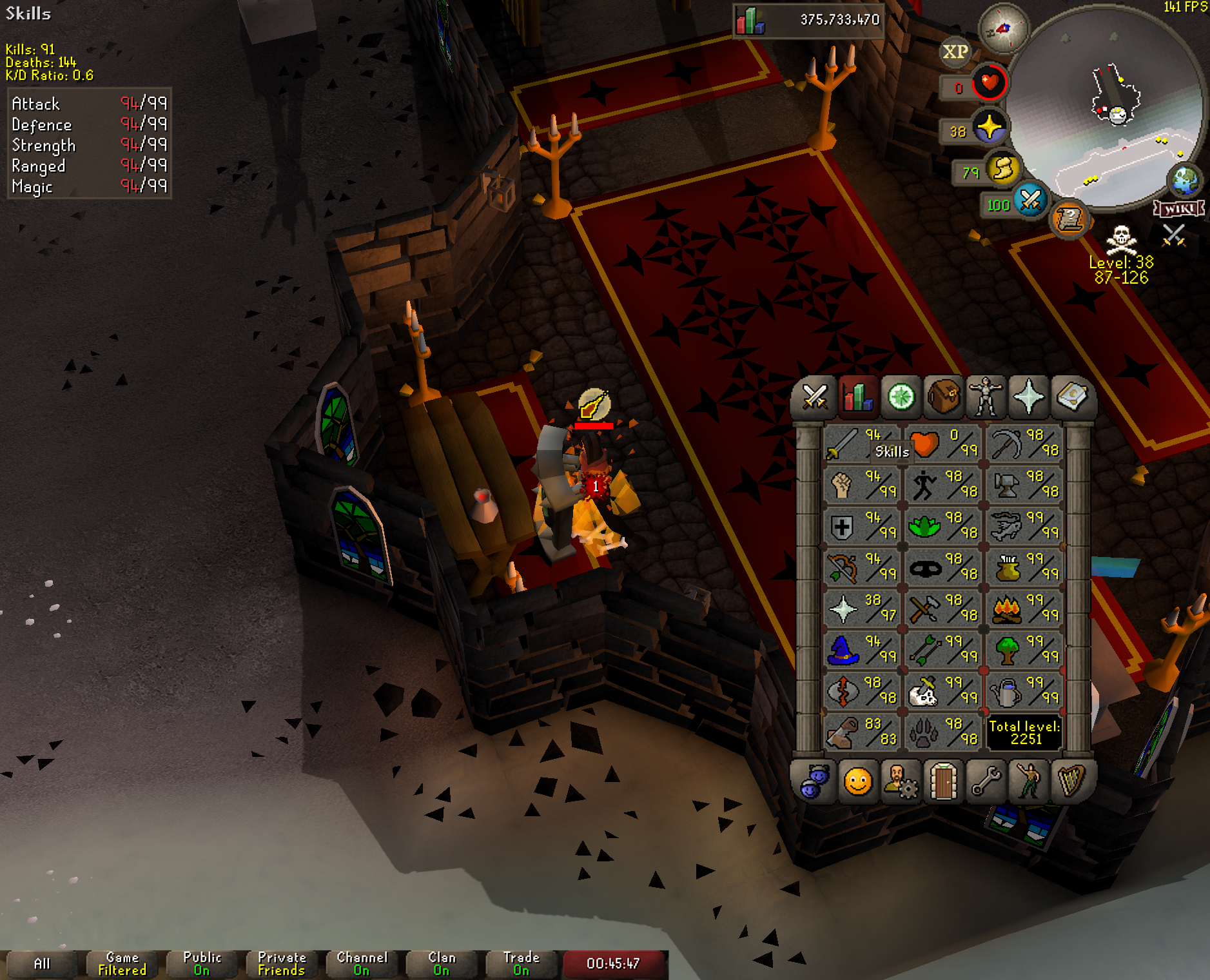The image size is (1210, 980).
Task: Open the Emotes tab
Action: [857, 782]
